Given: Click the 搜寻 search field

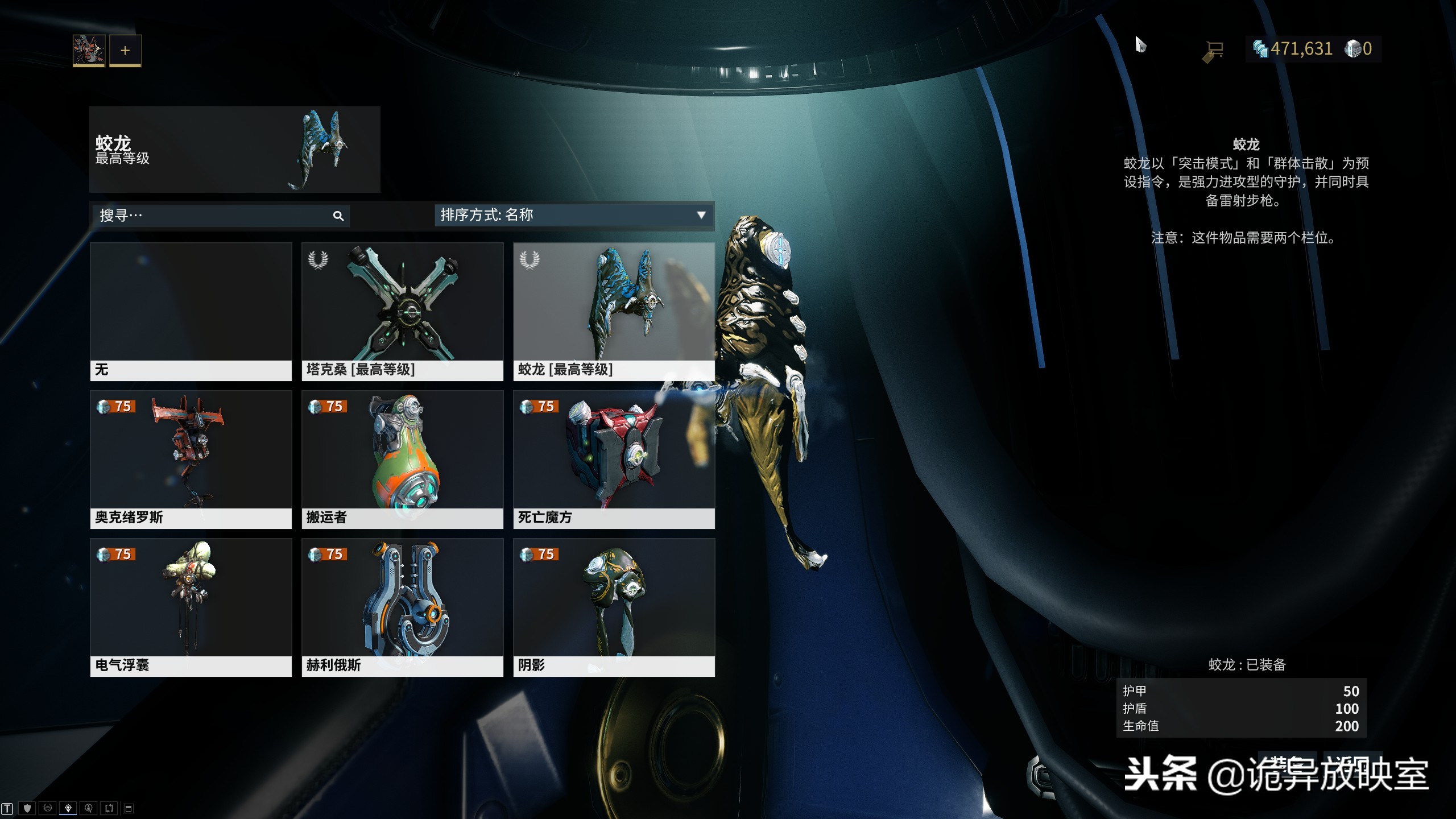Looking at the screenshot, I should [210, 216].
